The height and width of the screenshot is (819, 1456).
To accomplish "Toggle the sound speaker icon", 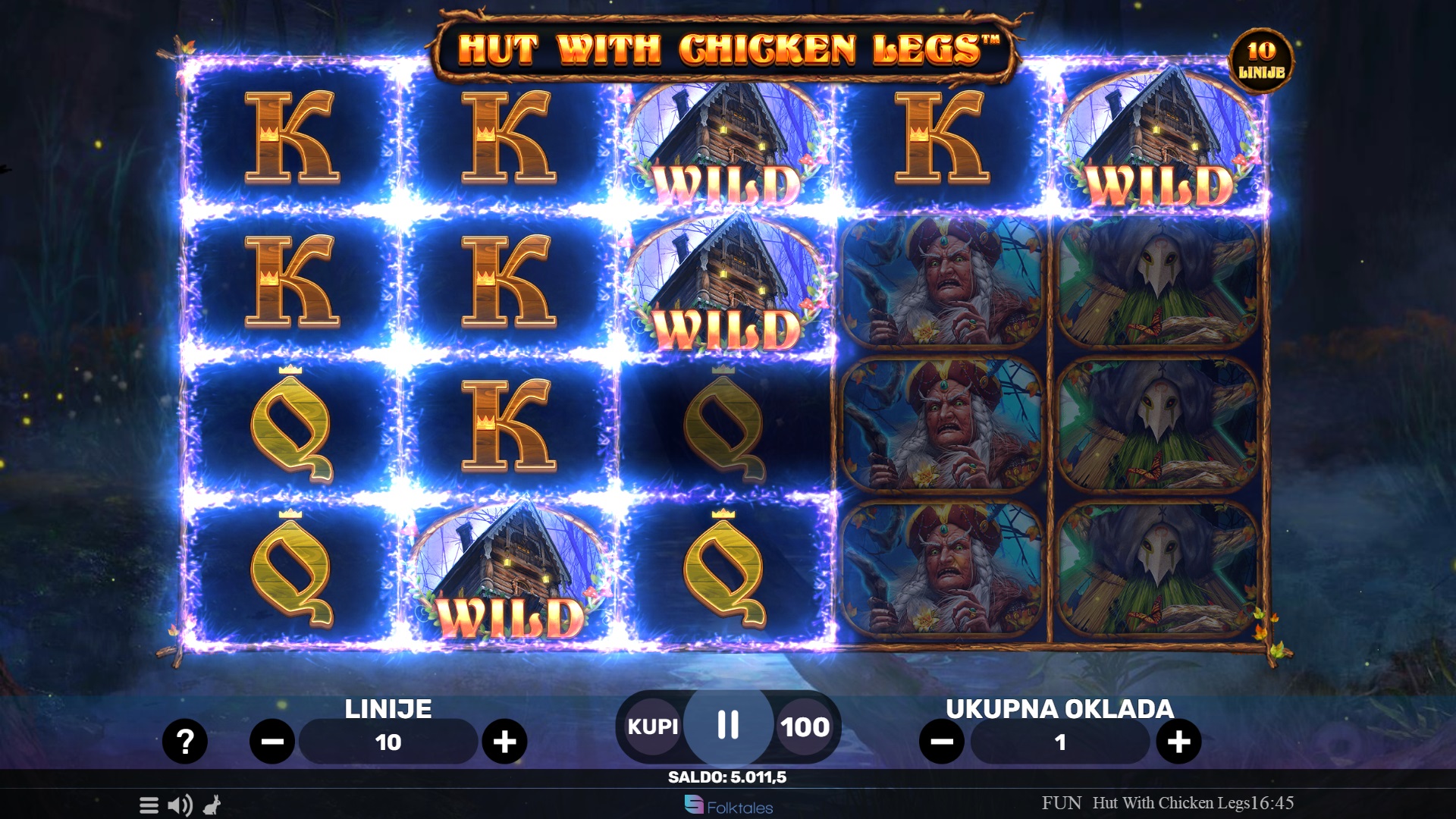I will click(180, 805).
